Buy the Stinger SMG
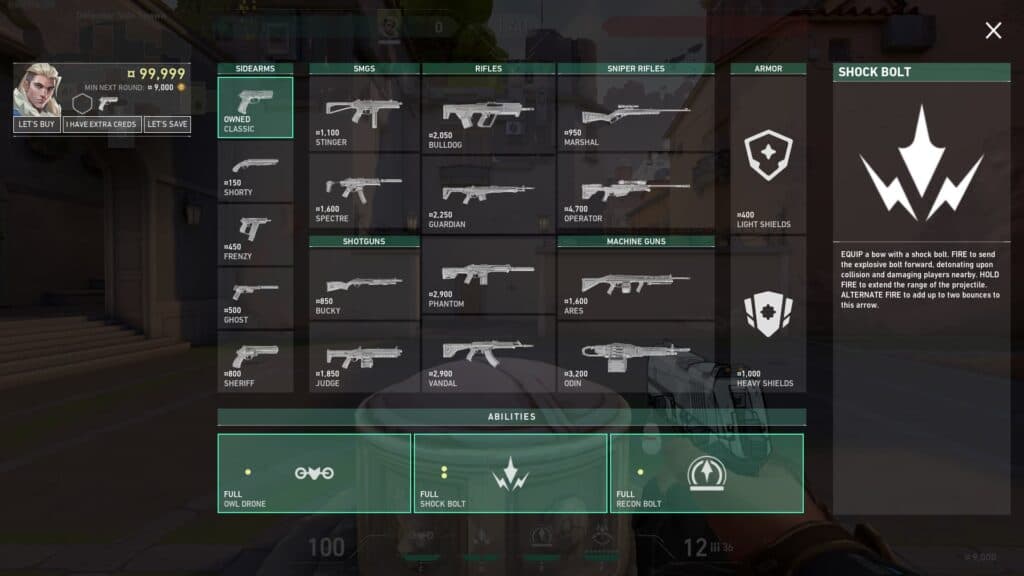 [364, 114]
